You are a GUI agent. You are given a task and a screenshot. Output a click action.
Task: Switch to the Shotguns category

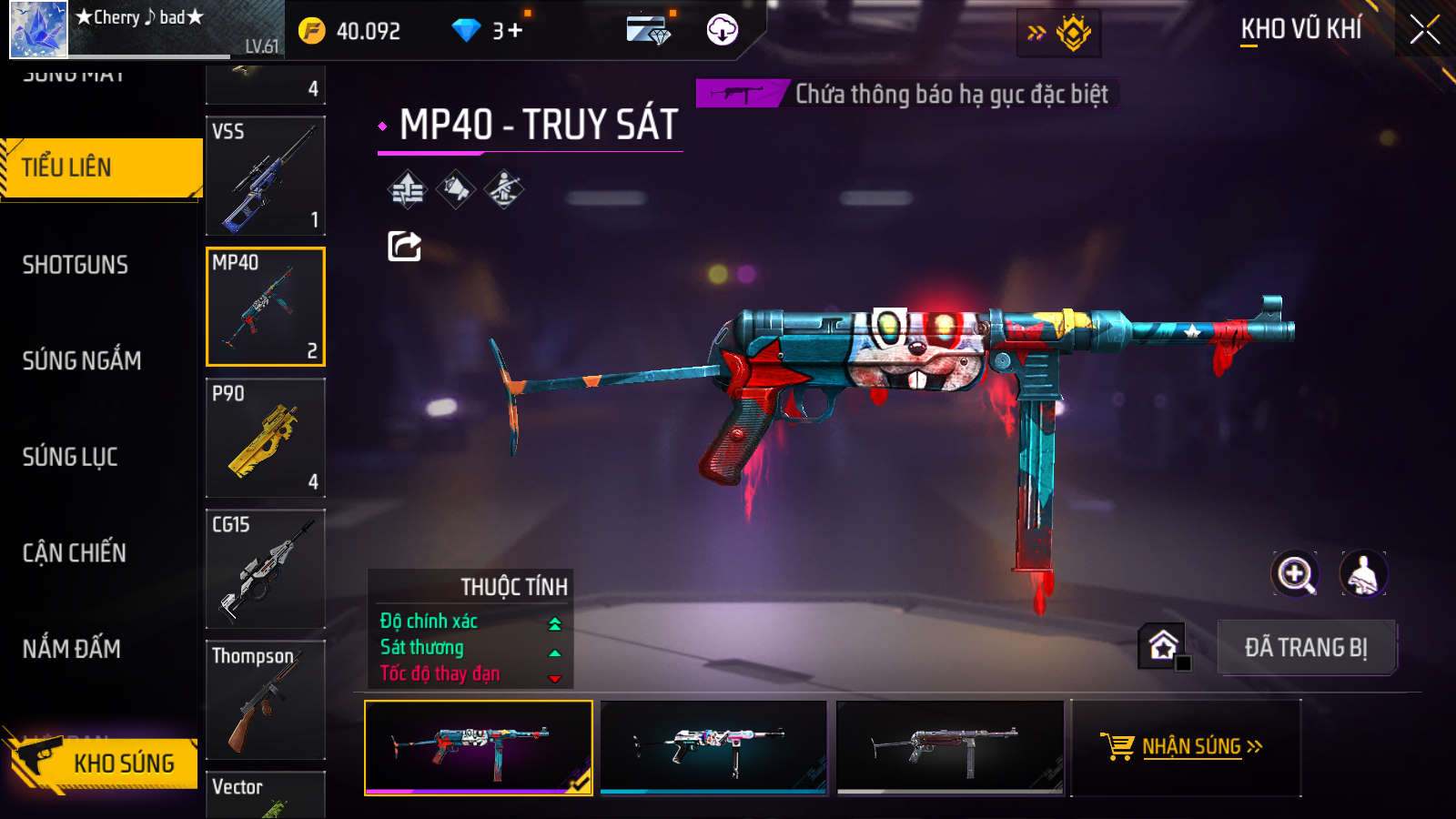(x=76, y=265)
